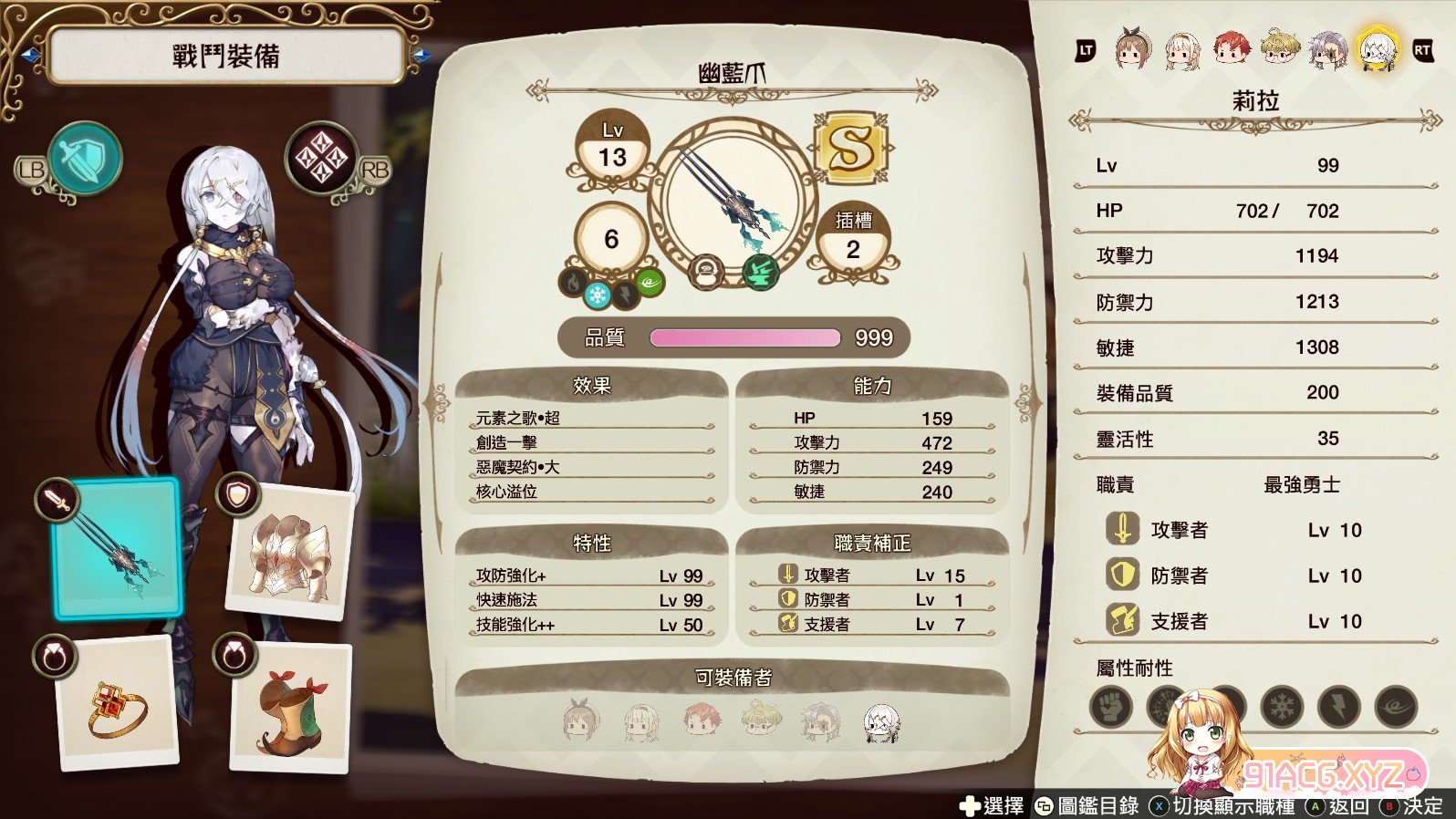Select the pale blonde girl portrait
This screenshot has height=819, width=1456.
pos(1182,50)
